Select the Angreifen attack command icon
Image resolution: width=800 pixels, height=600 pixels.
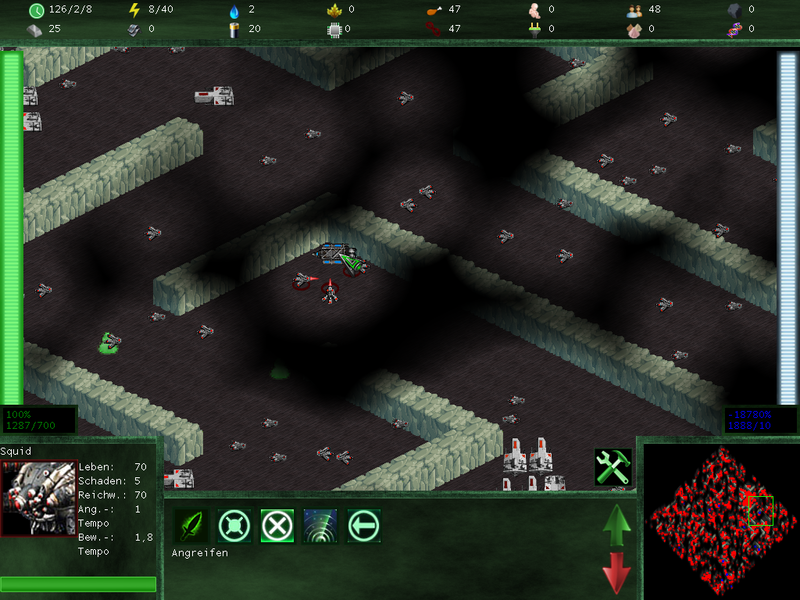click(191, 525)
